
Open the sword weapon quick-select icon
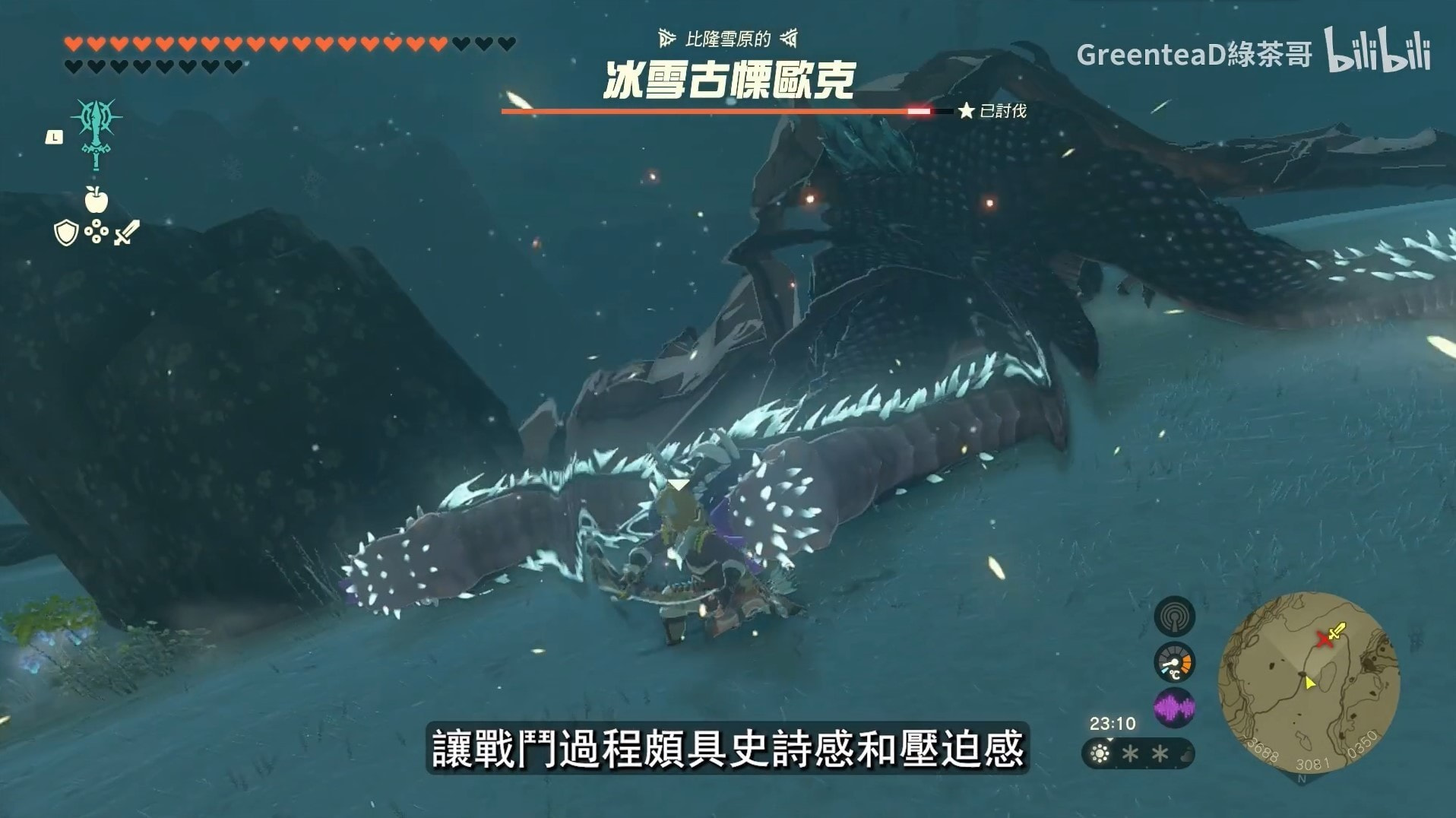pos(126,233)
